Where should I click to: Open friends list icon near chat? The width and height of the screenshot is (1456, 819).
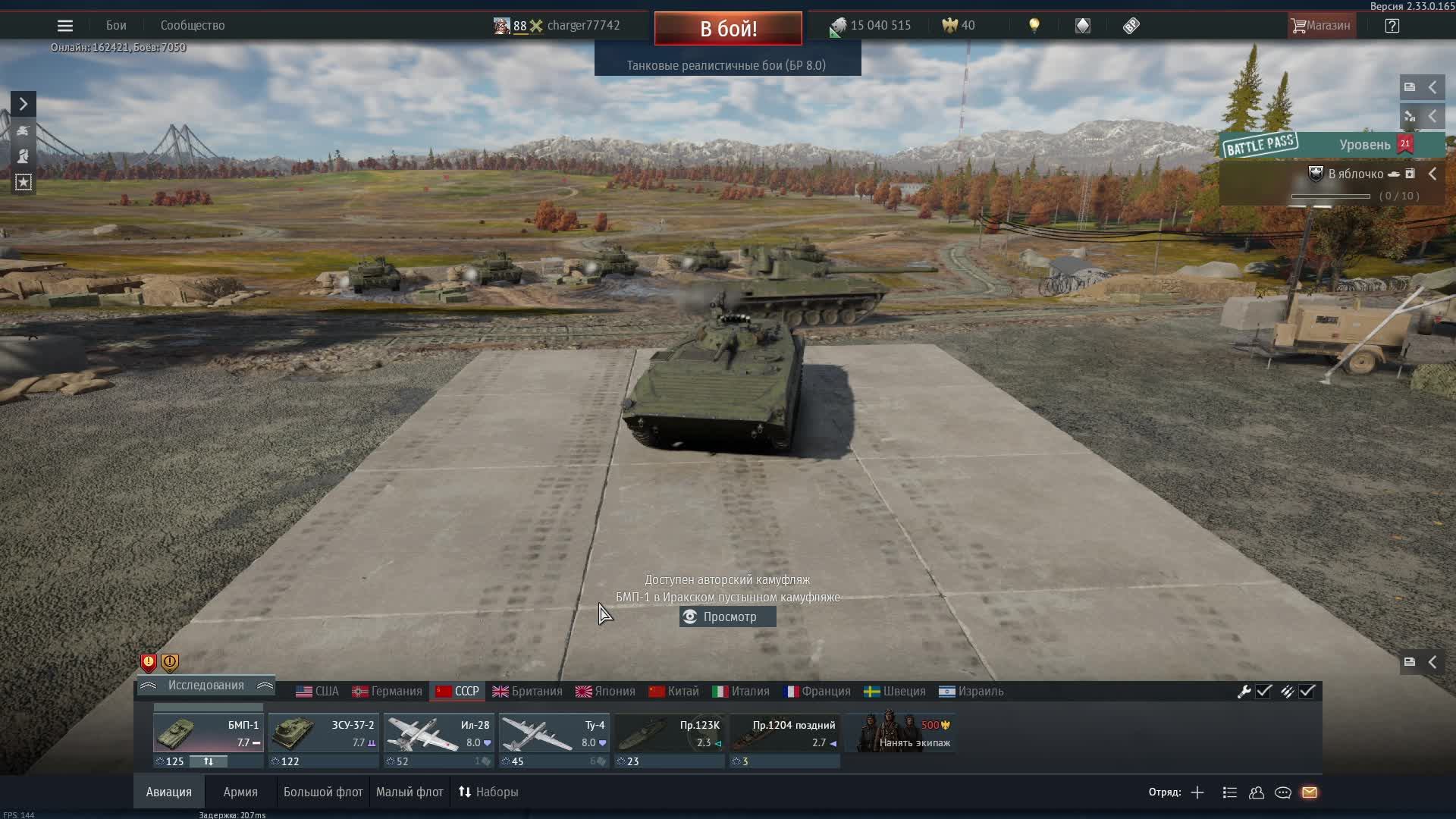click(x=1256, y=792)
